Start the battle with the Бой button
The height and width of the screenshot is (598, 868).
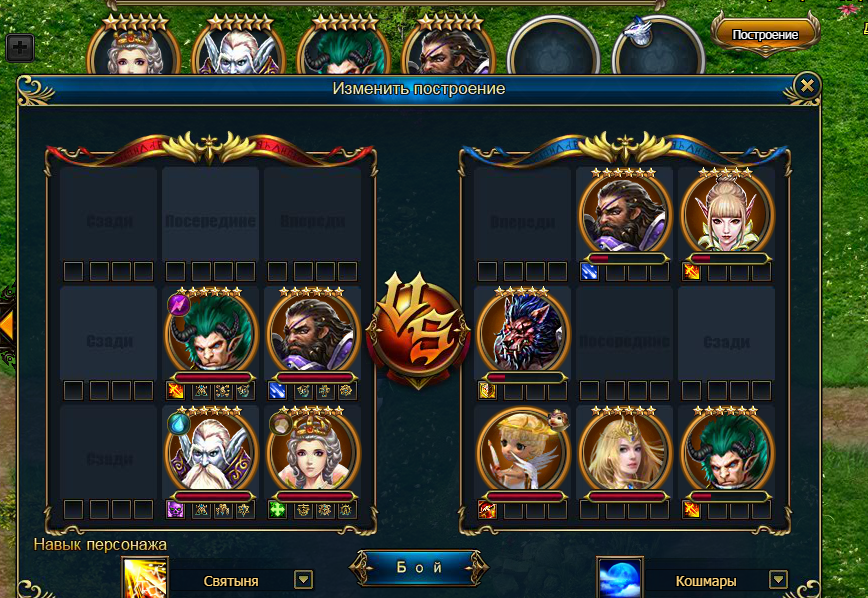point(413,568)
